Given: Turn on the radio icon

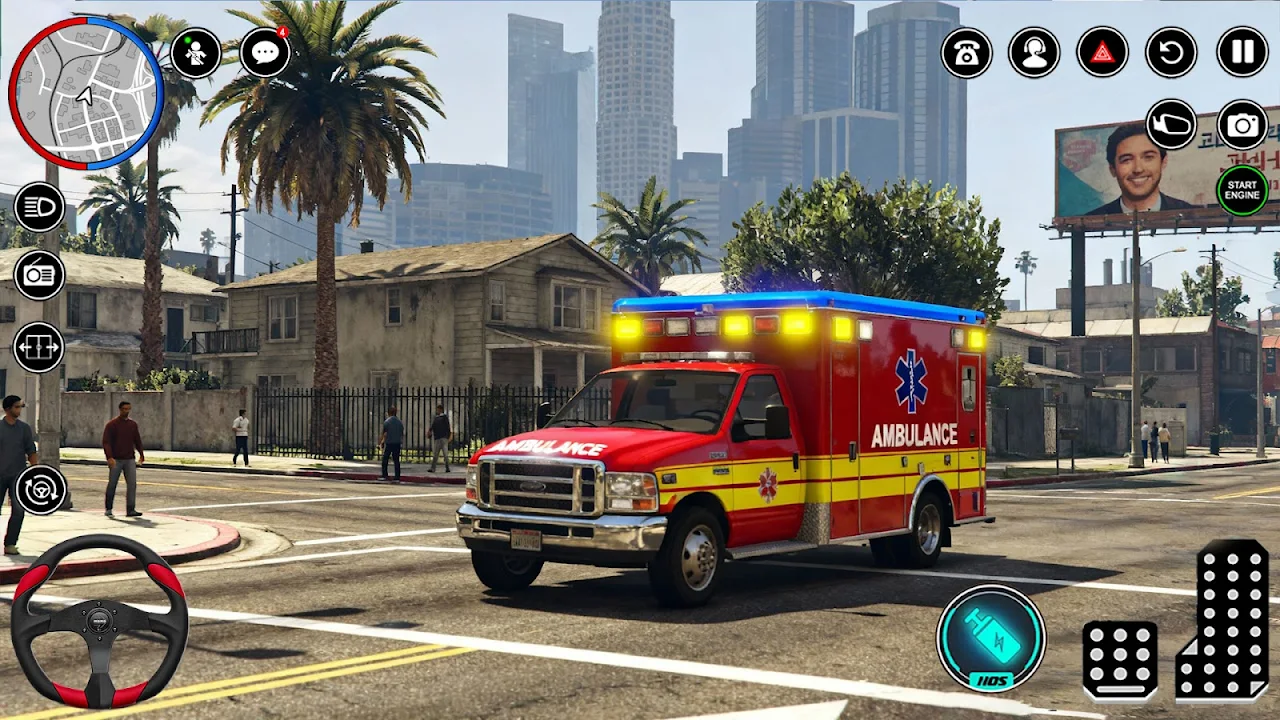Looking at the screenshot, I should tap(39, 275).
